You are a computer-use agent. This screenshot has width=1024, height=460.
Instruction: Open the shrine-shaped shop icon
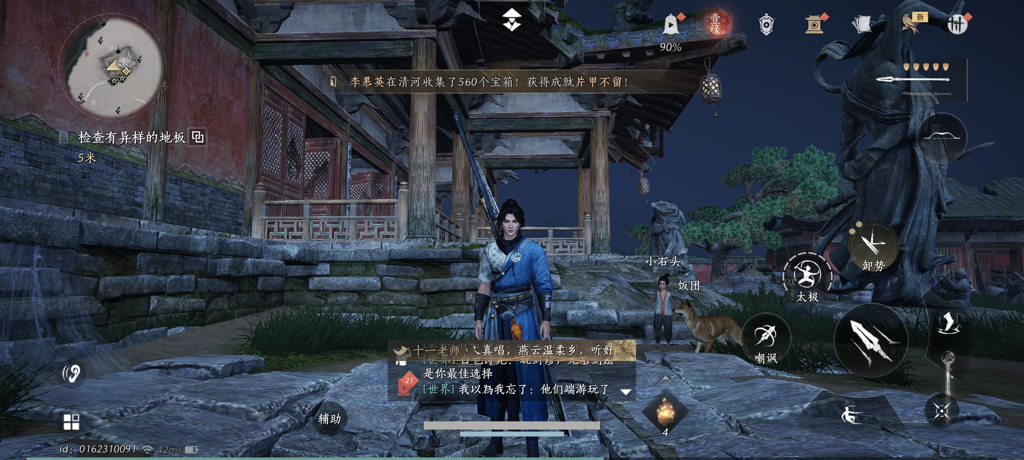pyautogui.click(x=814, y=24)
